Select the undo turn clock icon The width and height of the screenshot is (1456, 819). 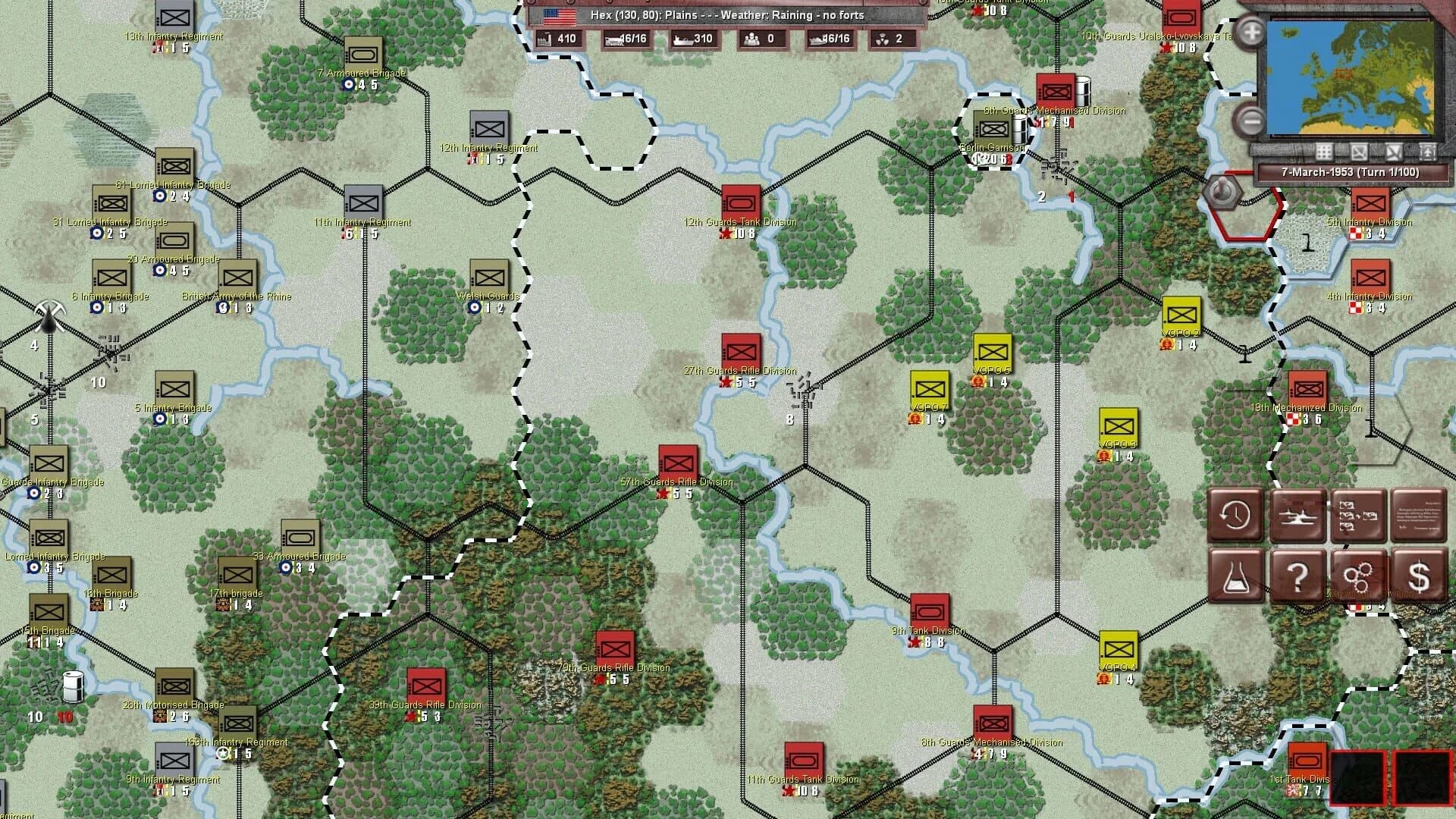point(1236,516)
